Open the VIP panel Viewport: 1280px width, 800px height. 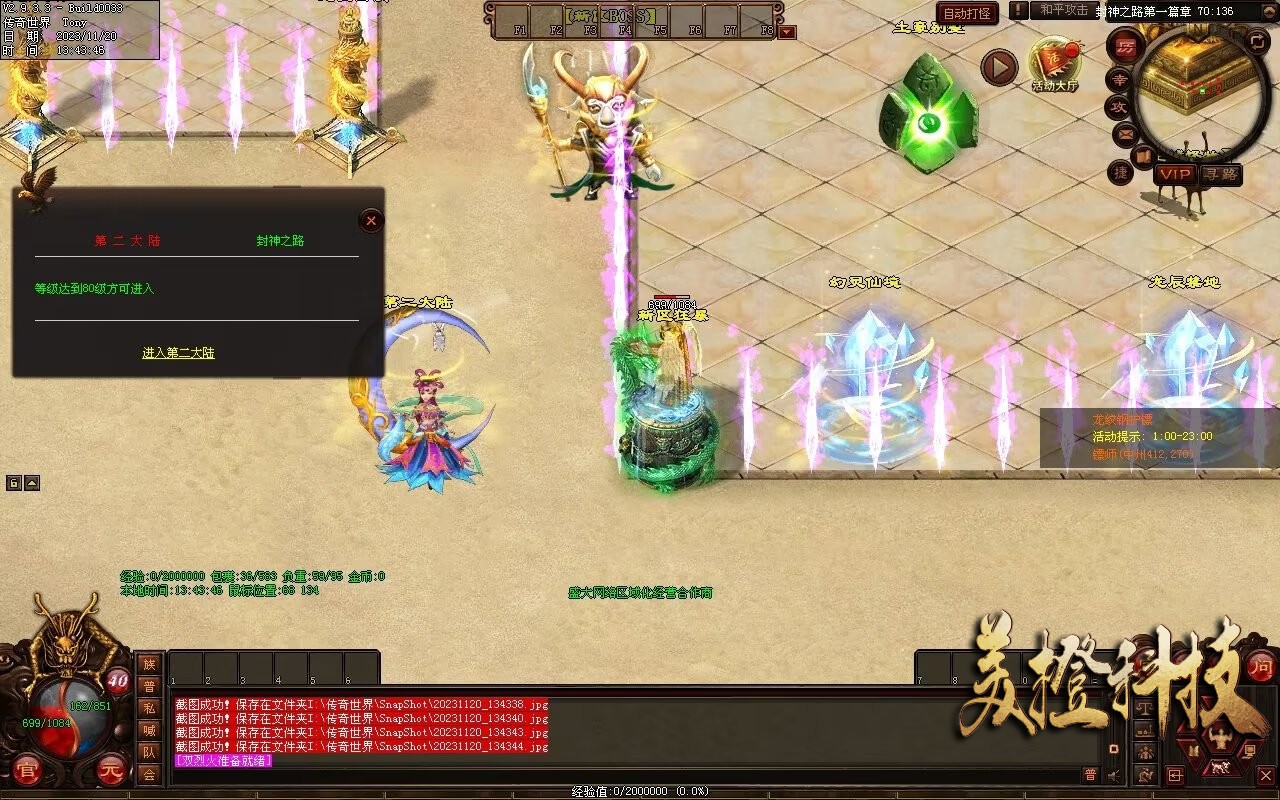[1175, 174]
